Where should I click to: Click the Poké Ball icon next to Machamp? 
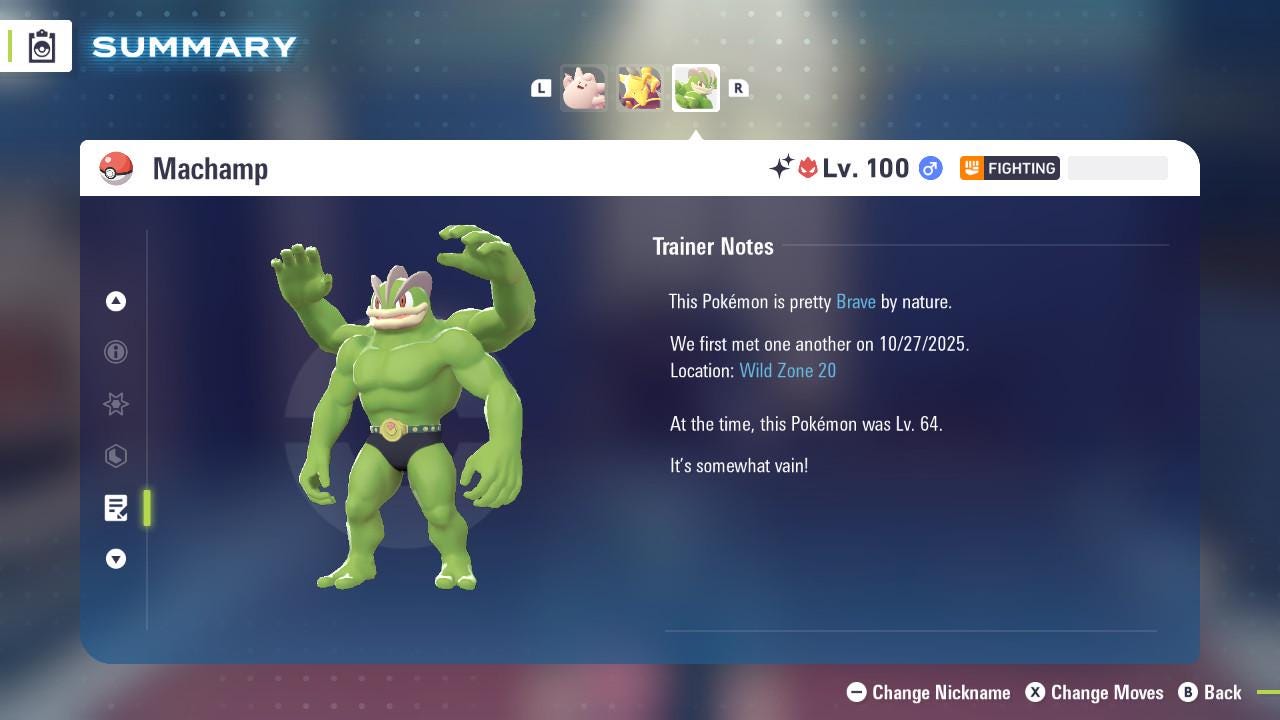116,168
